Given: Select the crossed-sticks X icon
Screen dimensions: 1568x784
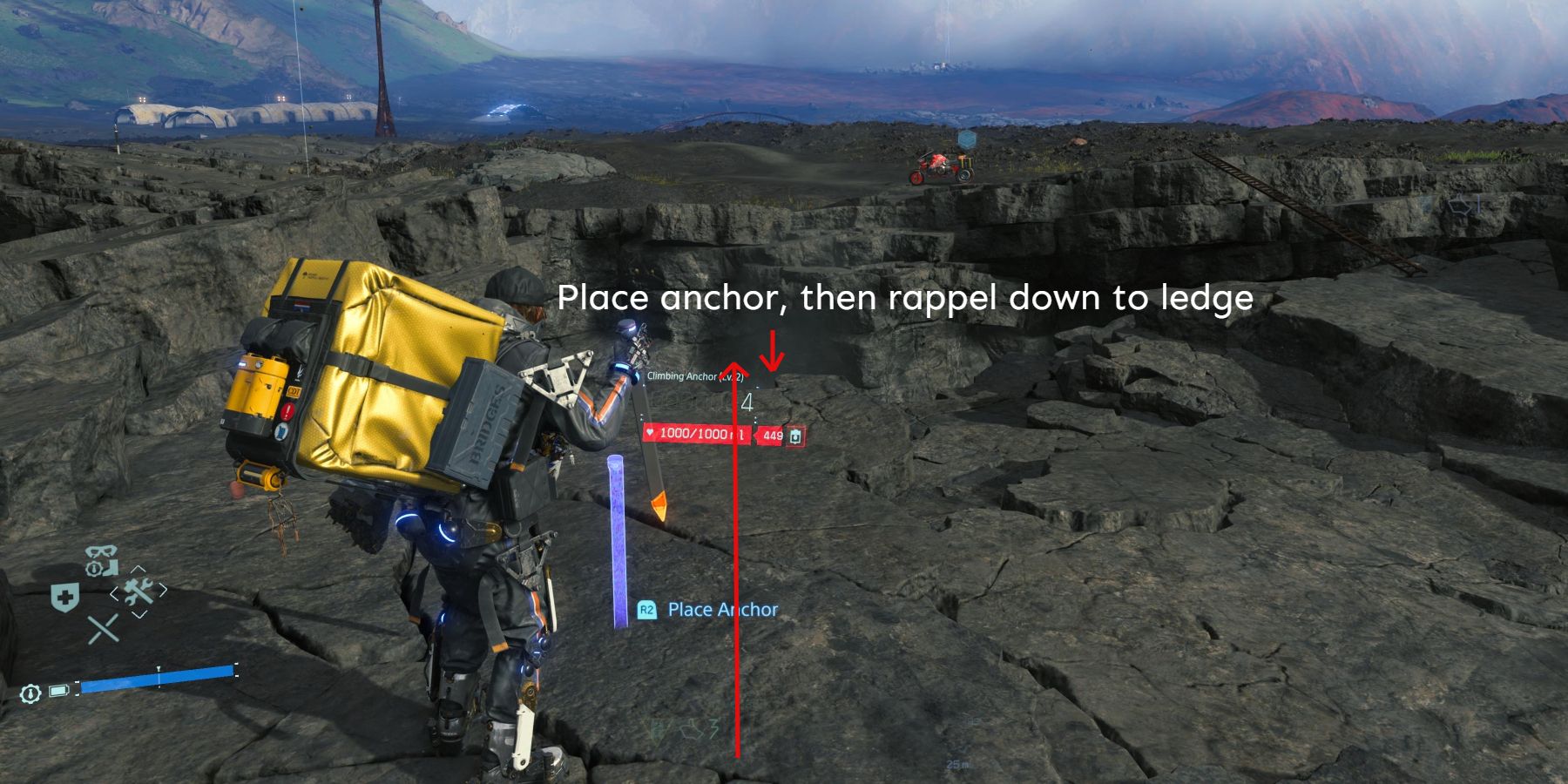Looking at the screenshot, I should tap(104, 629).
